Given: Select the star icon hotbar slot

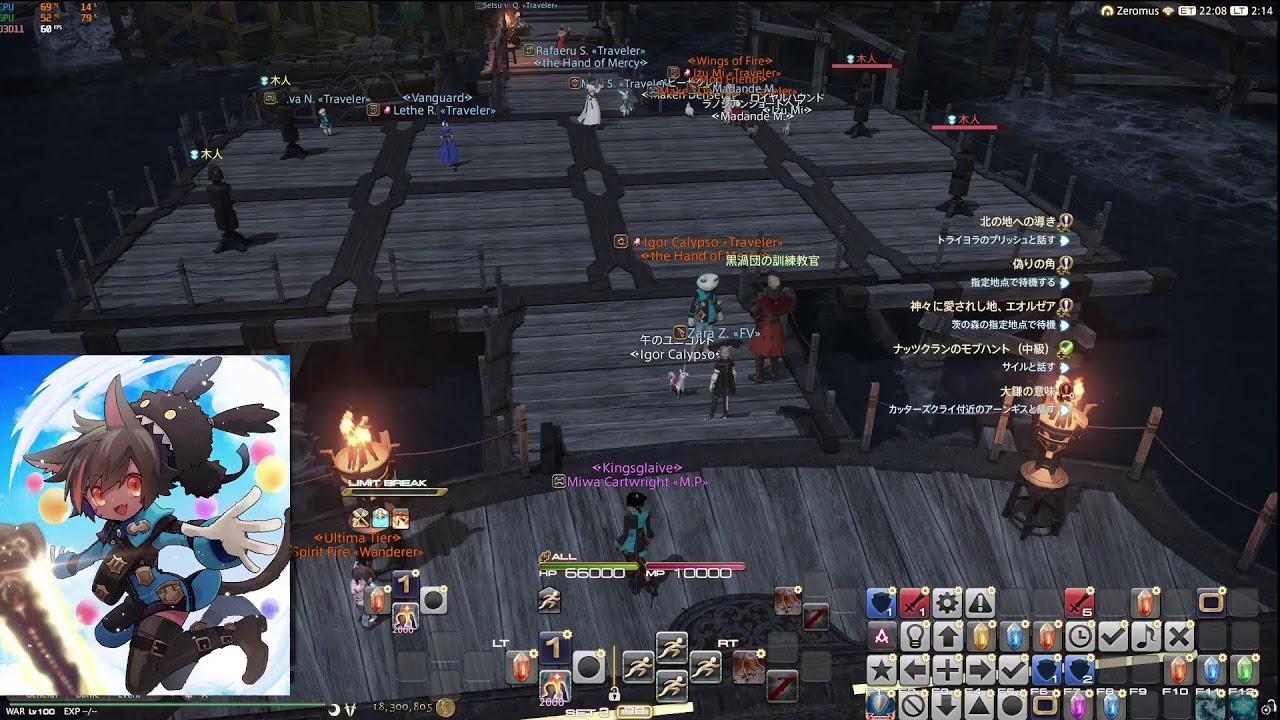Looking at the screenshot, I should 881,669.
